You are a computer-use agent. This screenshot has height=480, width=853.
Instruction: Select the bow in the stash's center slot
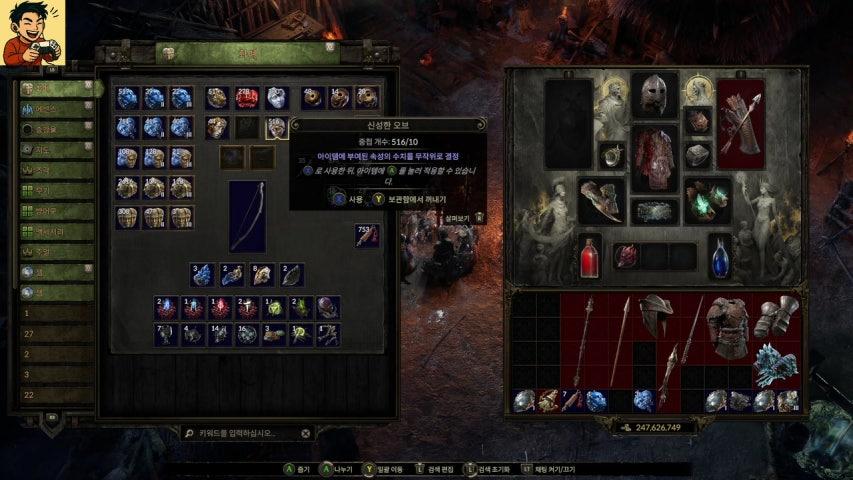pos(247,215)
